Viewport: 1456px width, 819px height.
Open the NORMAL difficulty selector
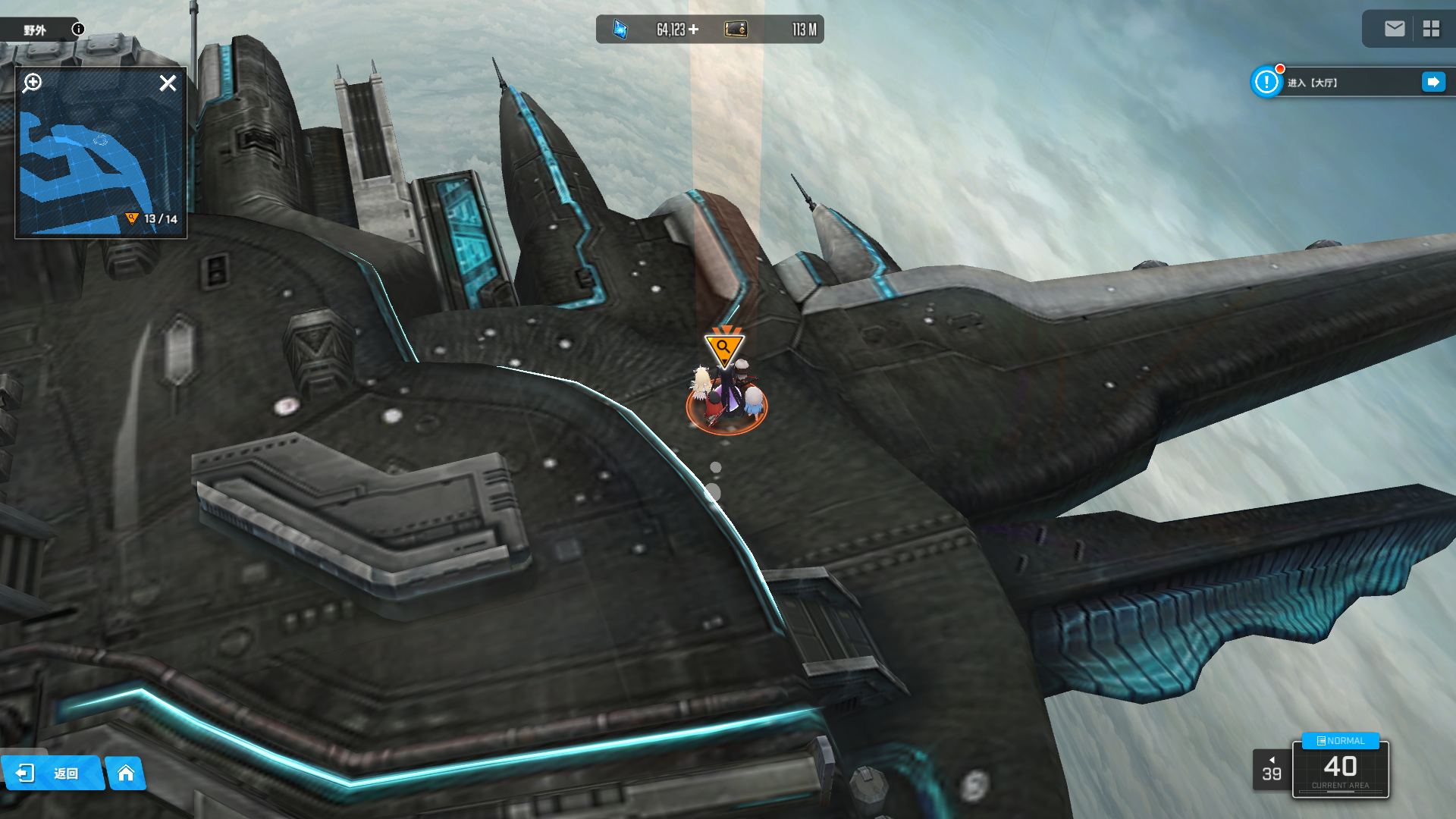coord(1340,741)
